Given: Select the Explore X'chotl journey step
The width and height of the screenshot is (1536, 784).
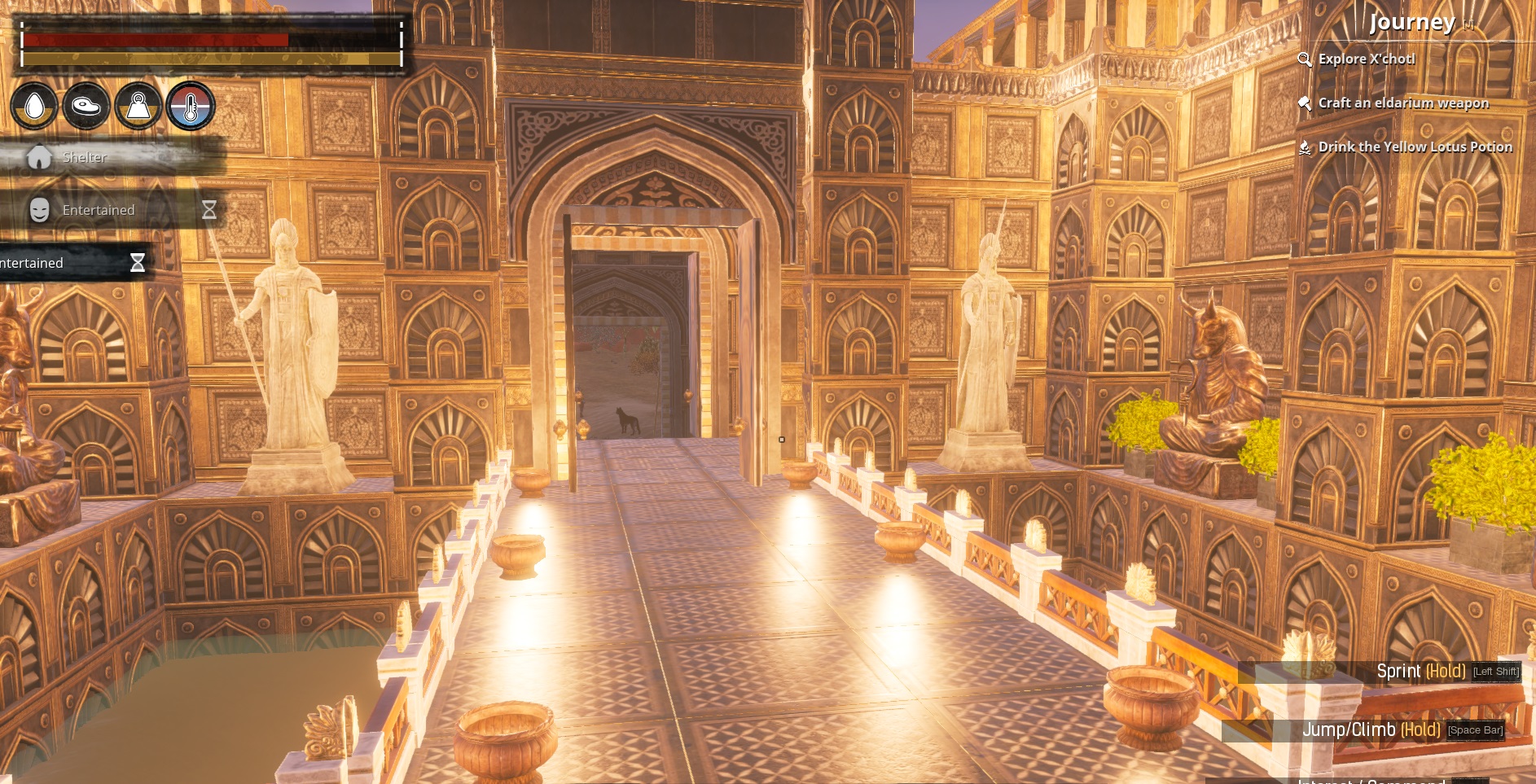Looking at the screenshot, I should tap(1366, 59).
